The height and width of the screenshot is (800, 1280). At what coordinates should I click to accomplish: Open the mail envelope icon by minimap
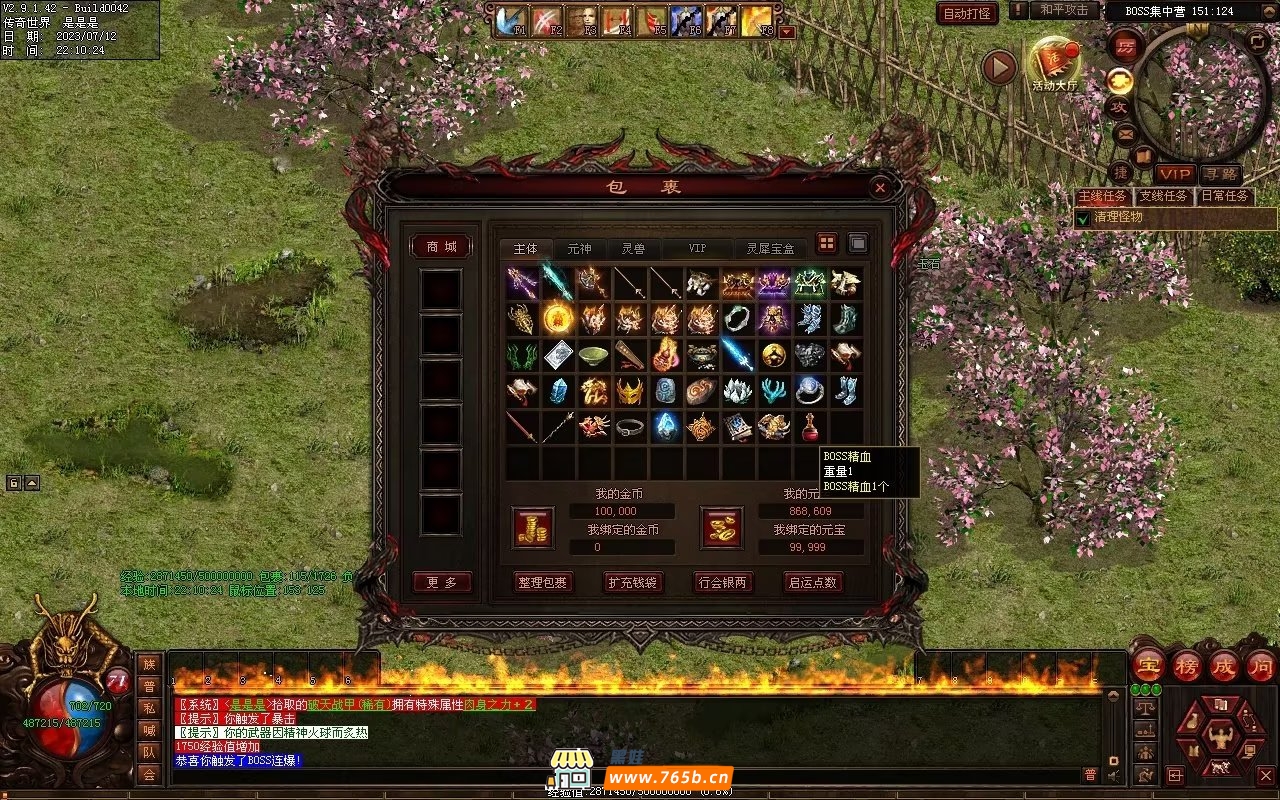tap(1125, 132)
